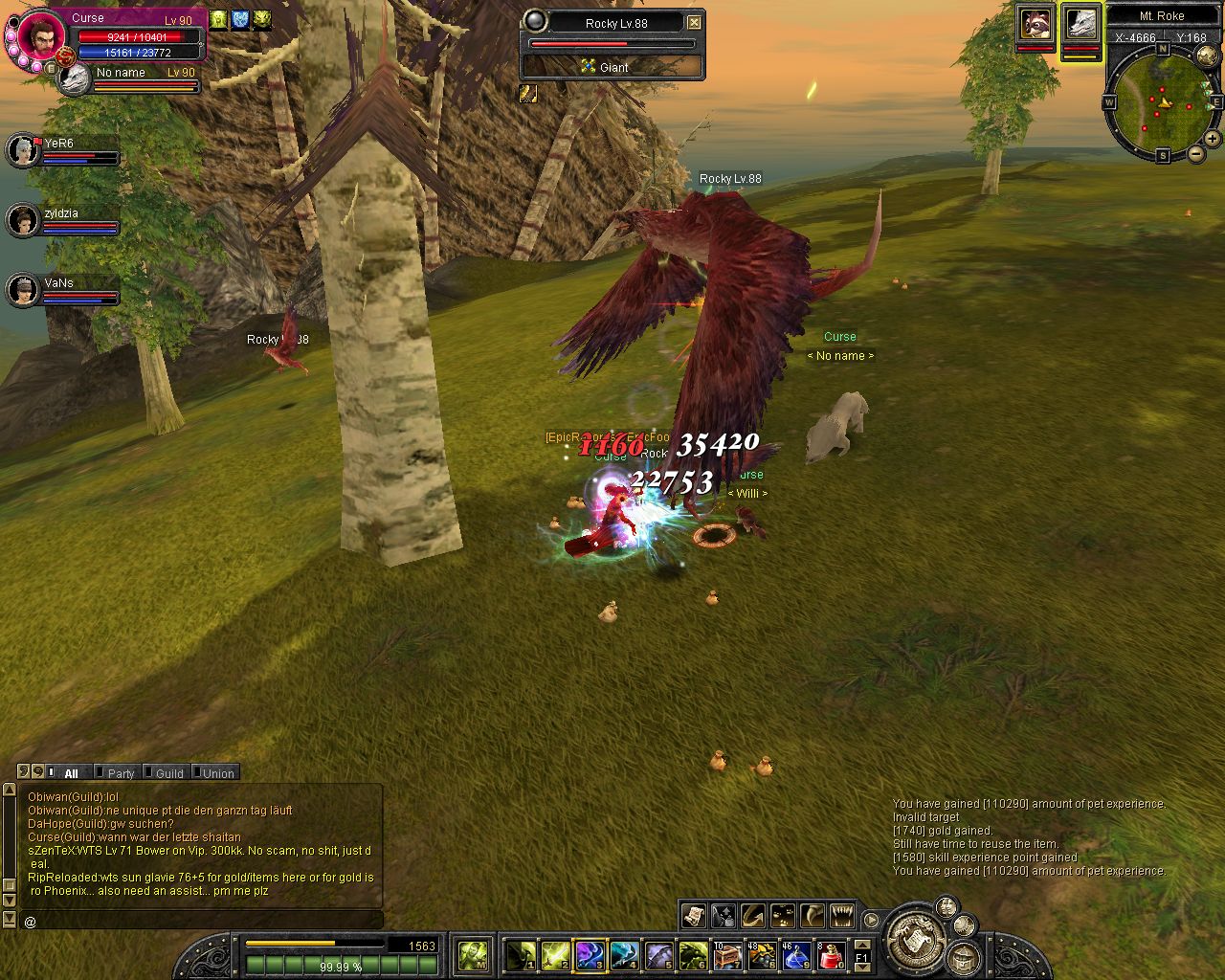Switch to the Guild chat tab
Screen dimensions: 1225x980
pos(168,773)
